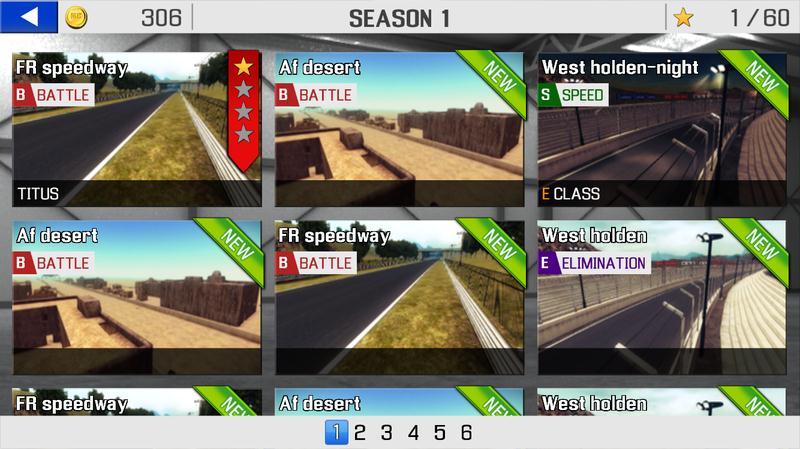The width and height of the screenshot is (800, 449).
Task: Tap the gold coin currency icon
Action: click(76, 17)
